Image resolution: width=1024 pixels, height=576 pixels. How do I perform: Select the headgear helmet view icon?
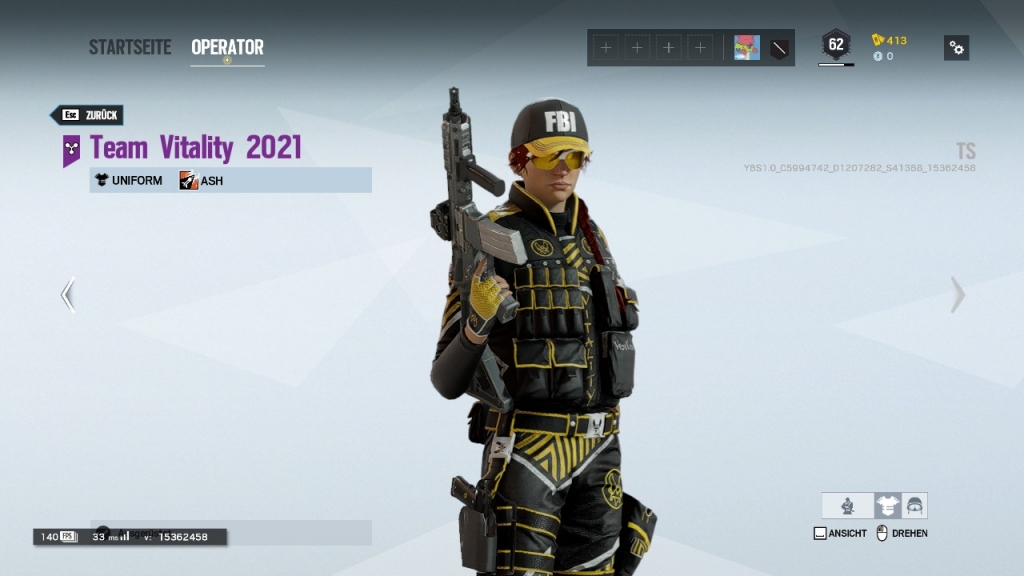(x=914, y=506)
